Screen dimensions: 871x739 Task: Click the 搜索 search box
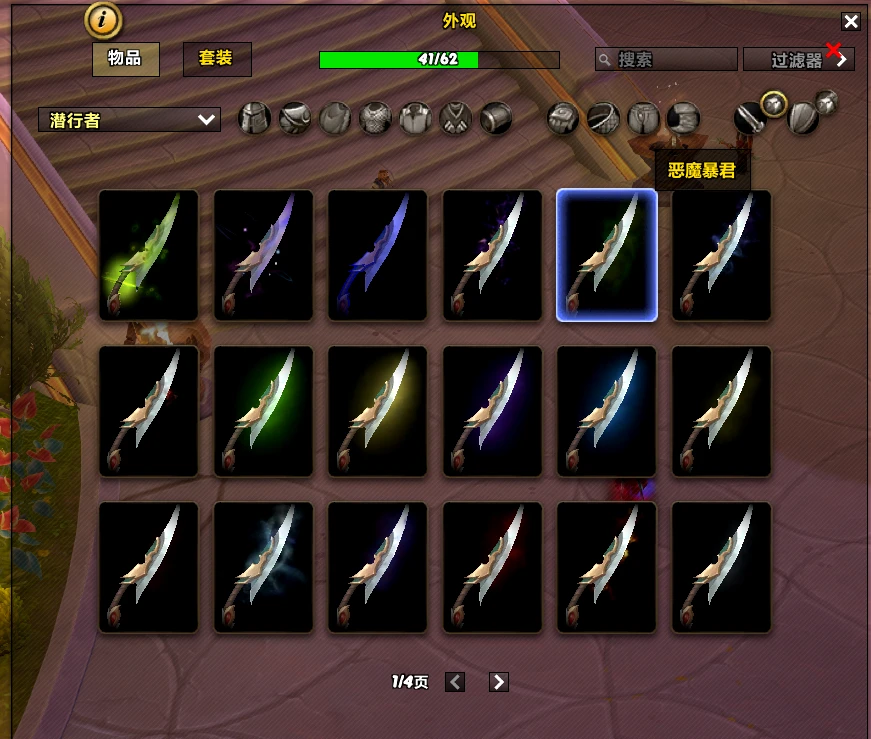666,60
